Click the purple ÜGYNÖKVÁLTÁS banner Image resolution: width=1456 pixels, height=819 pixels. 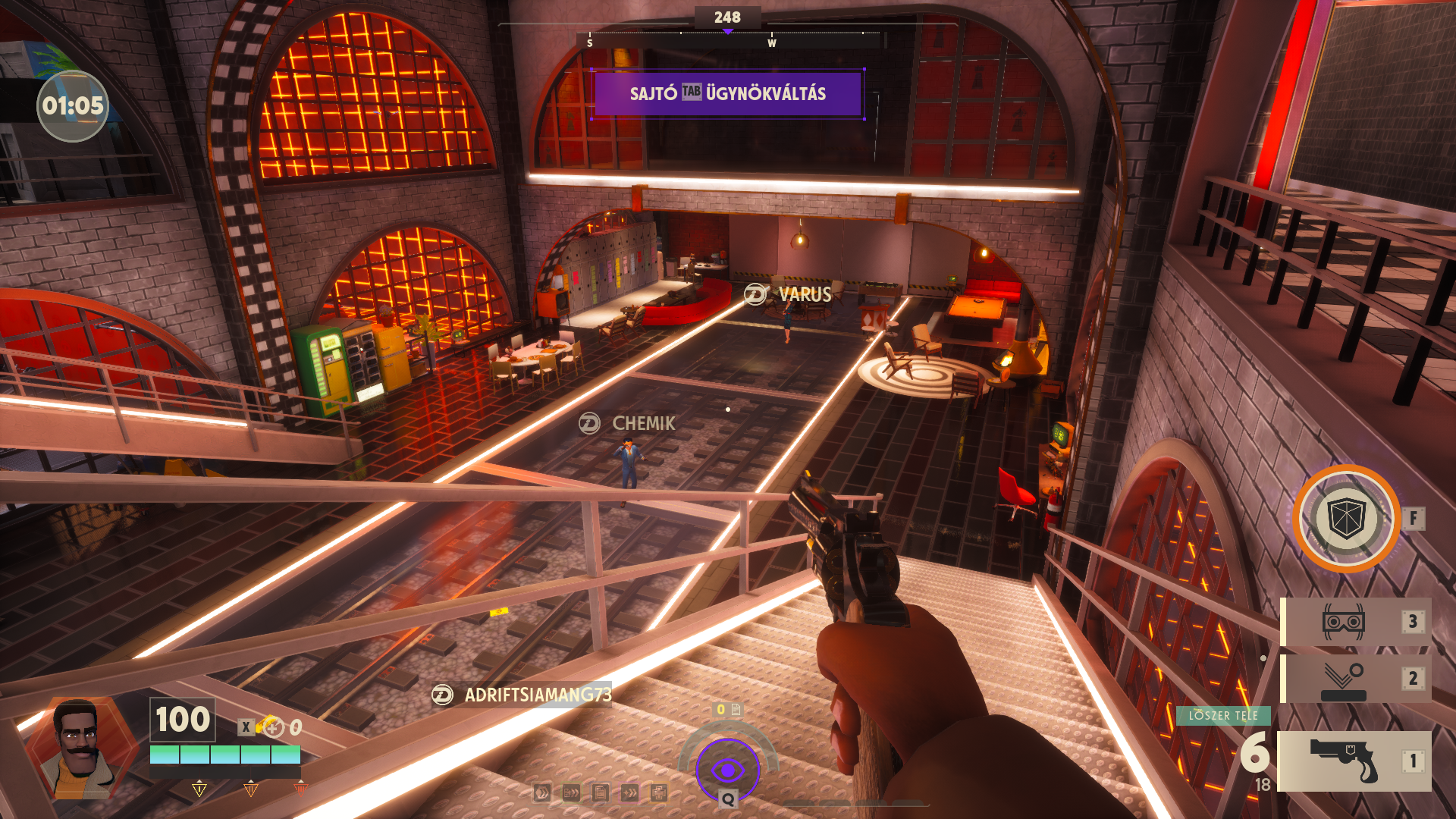pyautogui.click(x=728, y=94)
